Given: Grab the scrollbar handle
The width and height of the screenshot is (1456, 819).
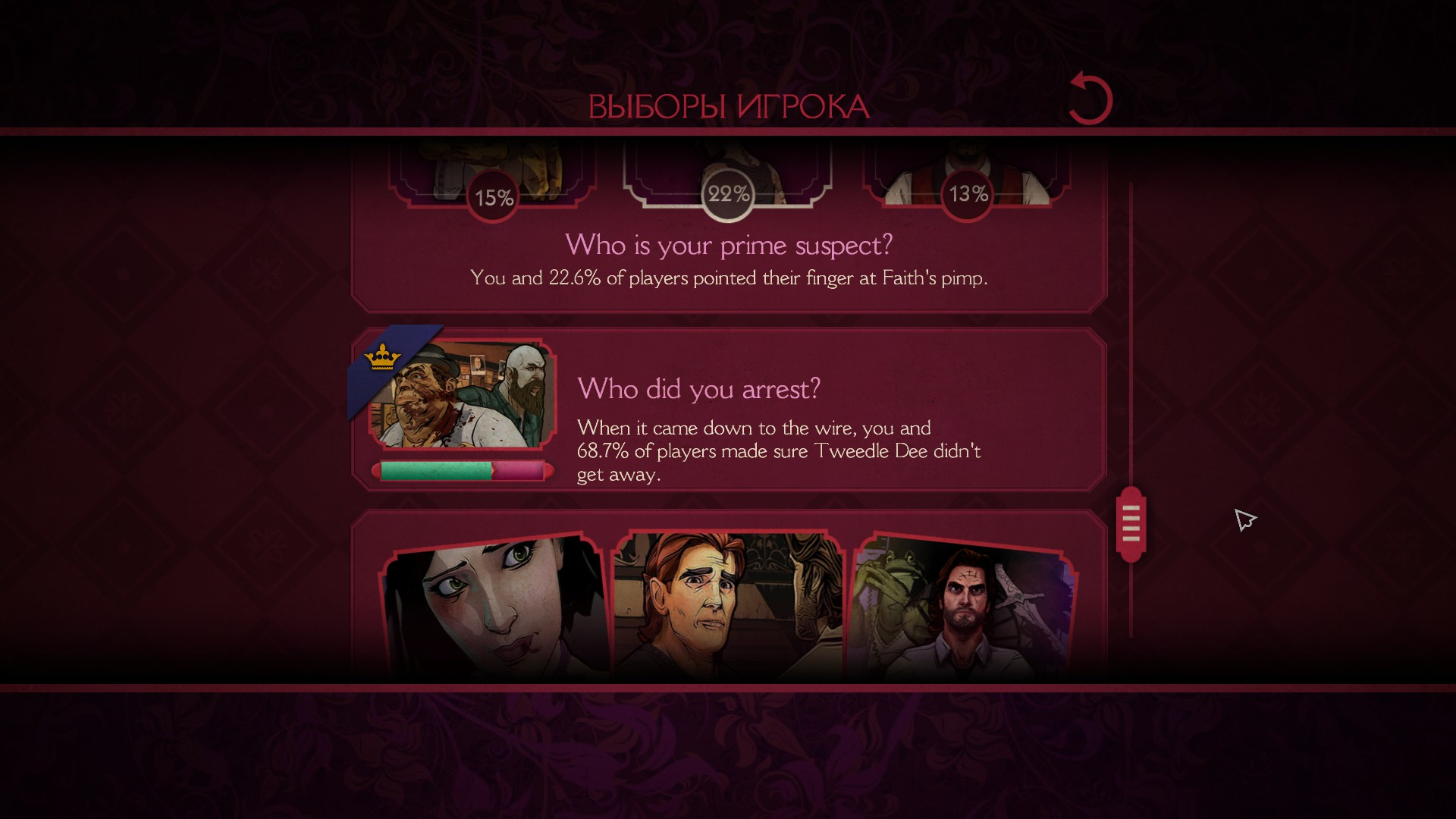Looking at the screenshot, I should point(1131,524).
